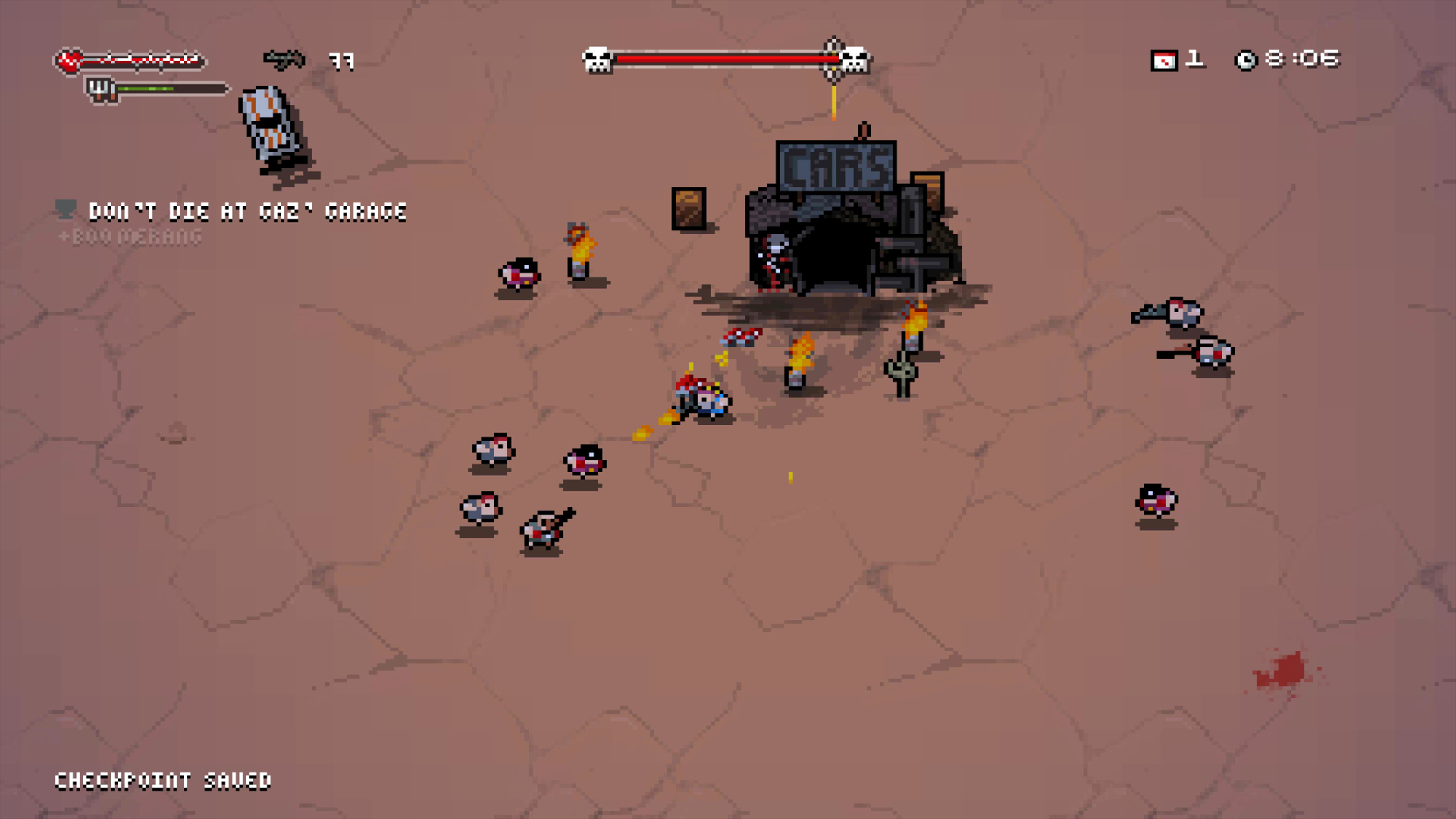
Task: Click the +BOOMERANG reward label
Action: pyautogui.click(x=129, y=237)
